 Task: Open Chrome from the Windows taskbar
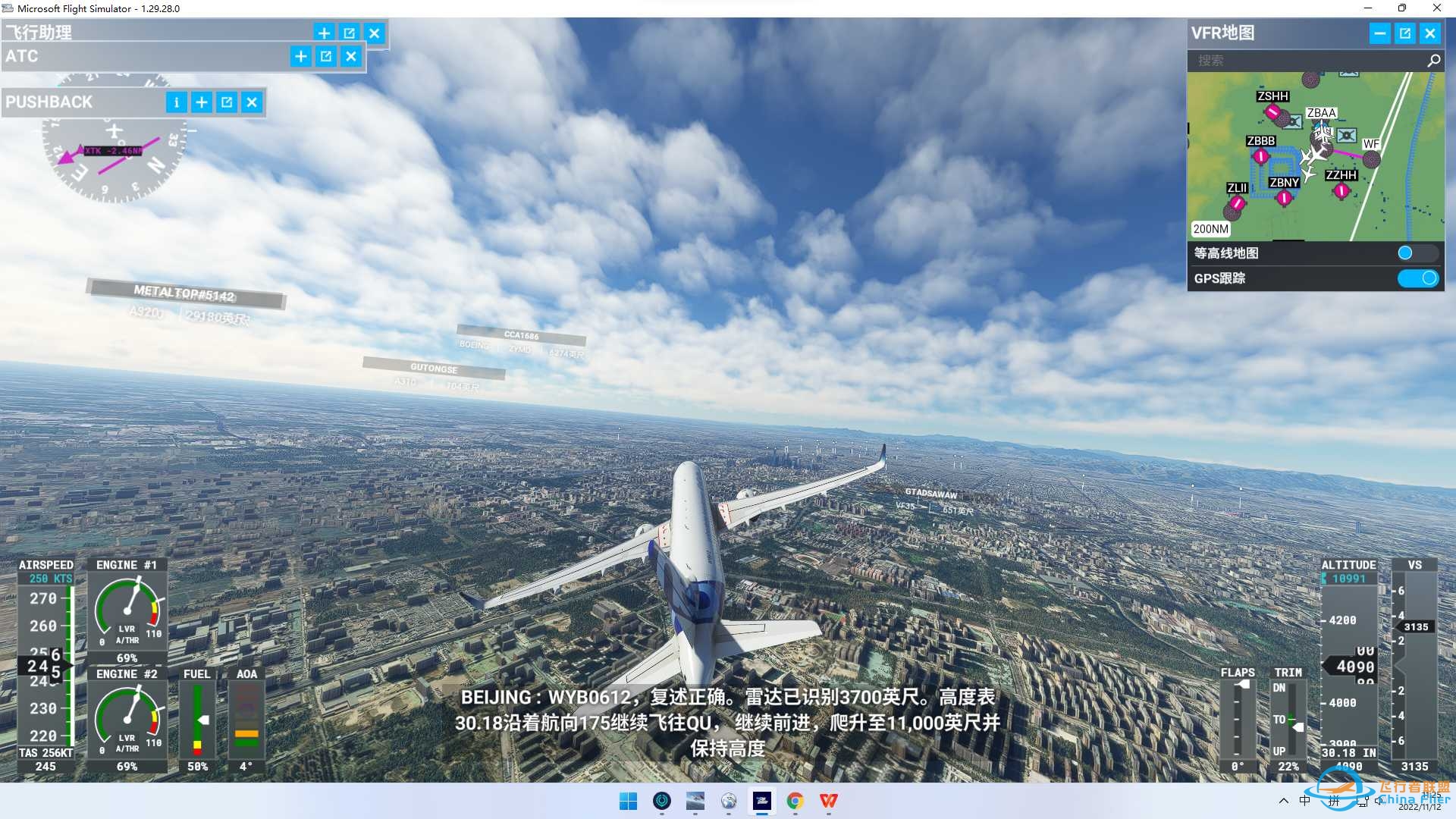pos(795,801)
